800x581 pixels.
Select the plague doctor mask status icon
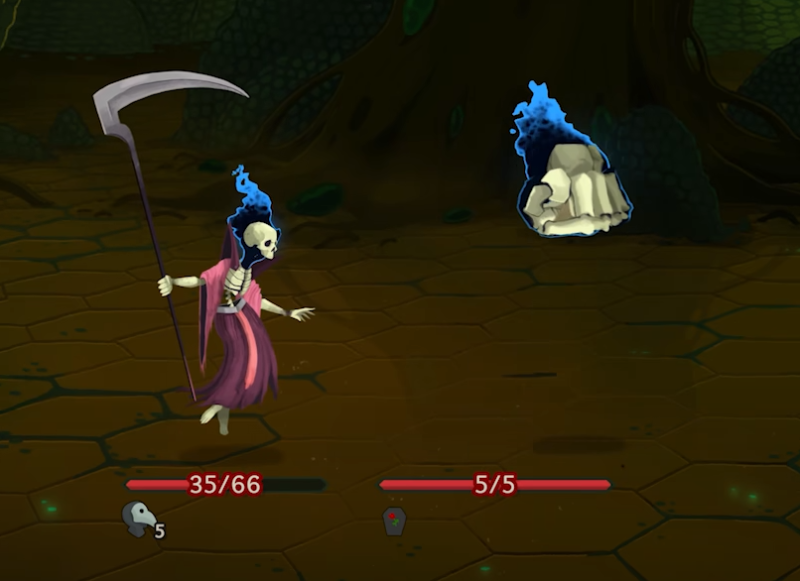140,518
